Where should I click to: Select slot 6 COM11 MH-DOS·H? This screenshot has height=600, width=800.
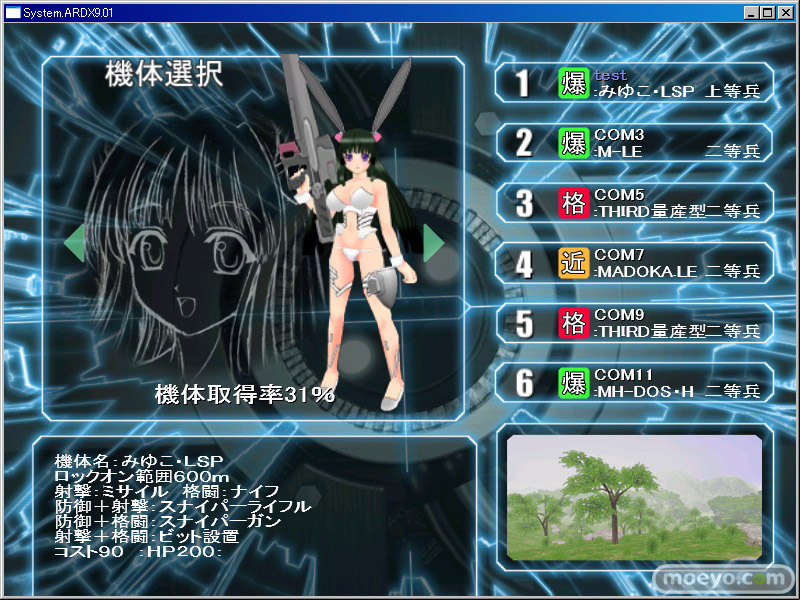click(635, 383)
